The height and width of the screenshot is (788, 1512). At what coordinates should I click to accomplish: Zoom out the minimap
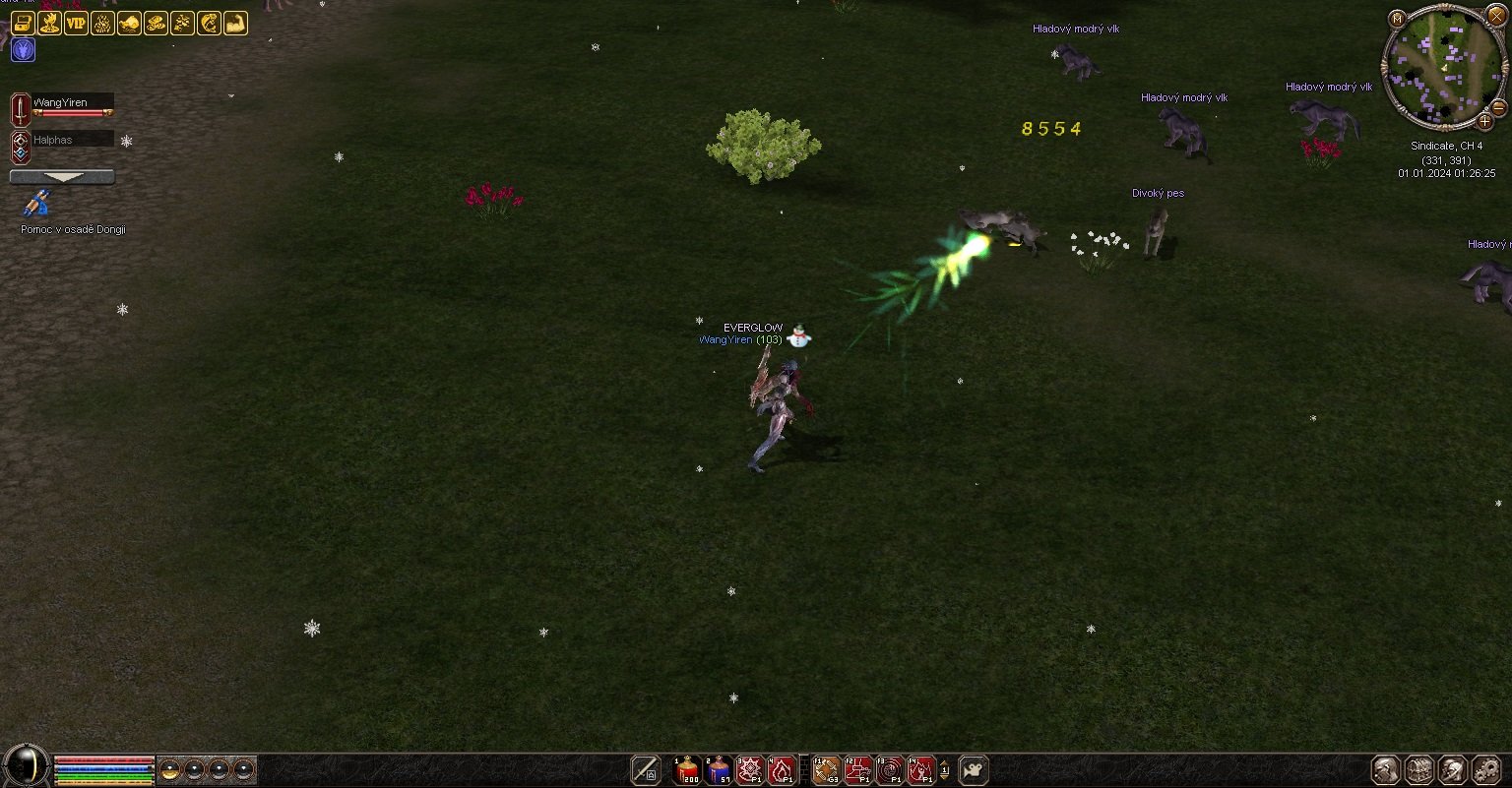tap(1499, 106)
